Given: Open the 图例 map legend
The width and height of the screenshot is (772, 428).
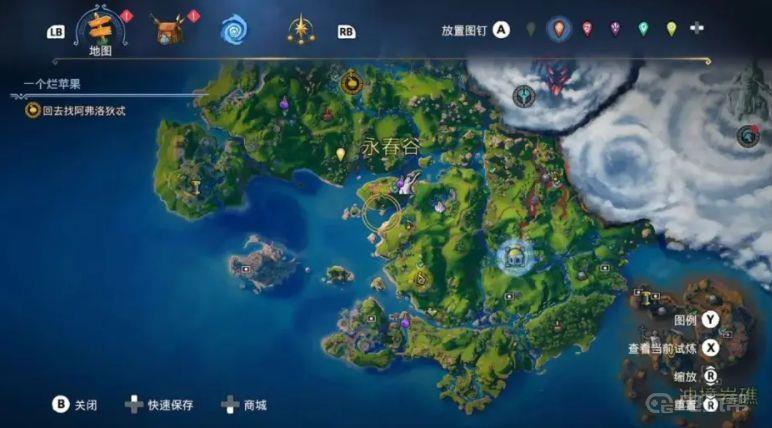Looking at the screenshot, I should coord(710,320).
